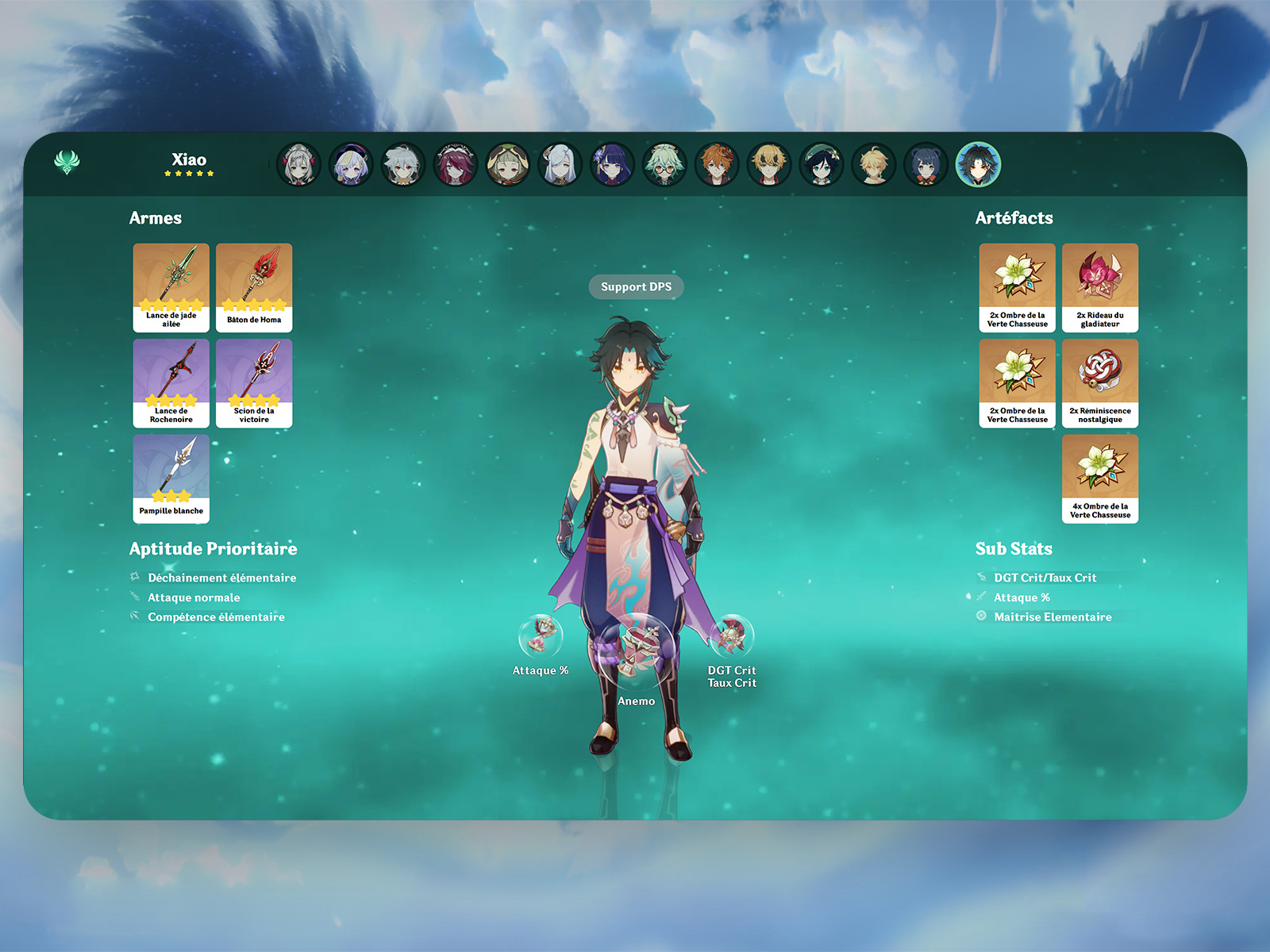This screenshot has width=1270, height=952.
Task: Open Shenhe's portrait in the character row
Action: [x=560, y=165]
